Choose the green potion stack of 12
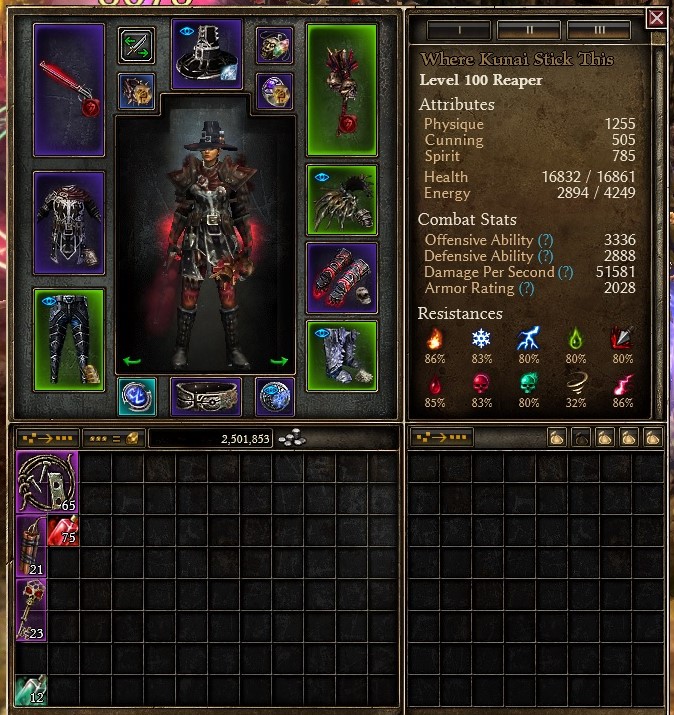 pos(32,690)
